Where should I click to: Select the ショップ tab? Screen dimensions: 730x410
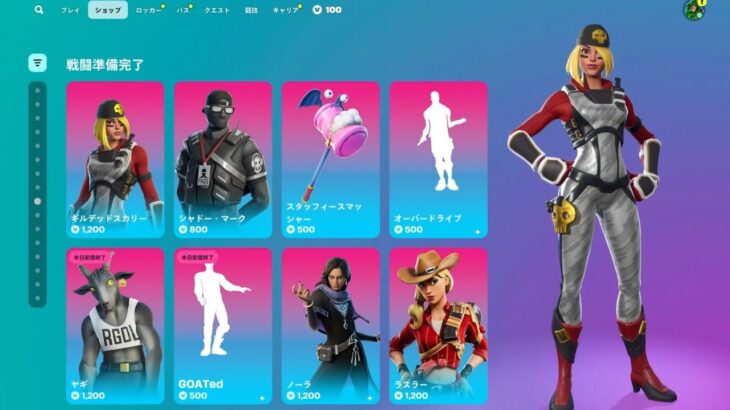(x=107, y=10)
